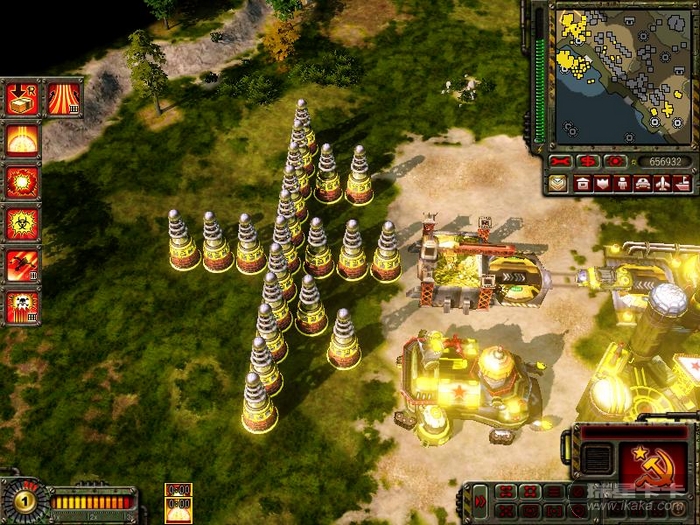Activate the red wrench repair mode
Screen dimensions: 700x525
559,161
